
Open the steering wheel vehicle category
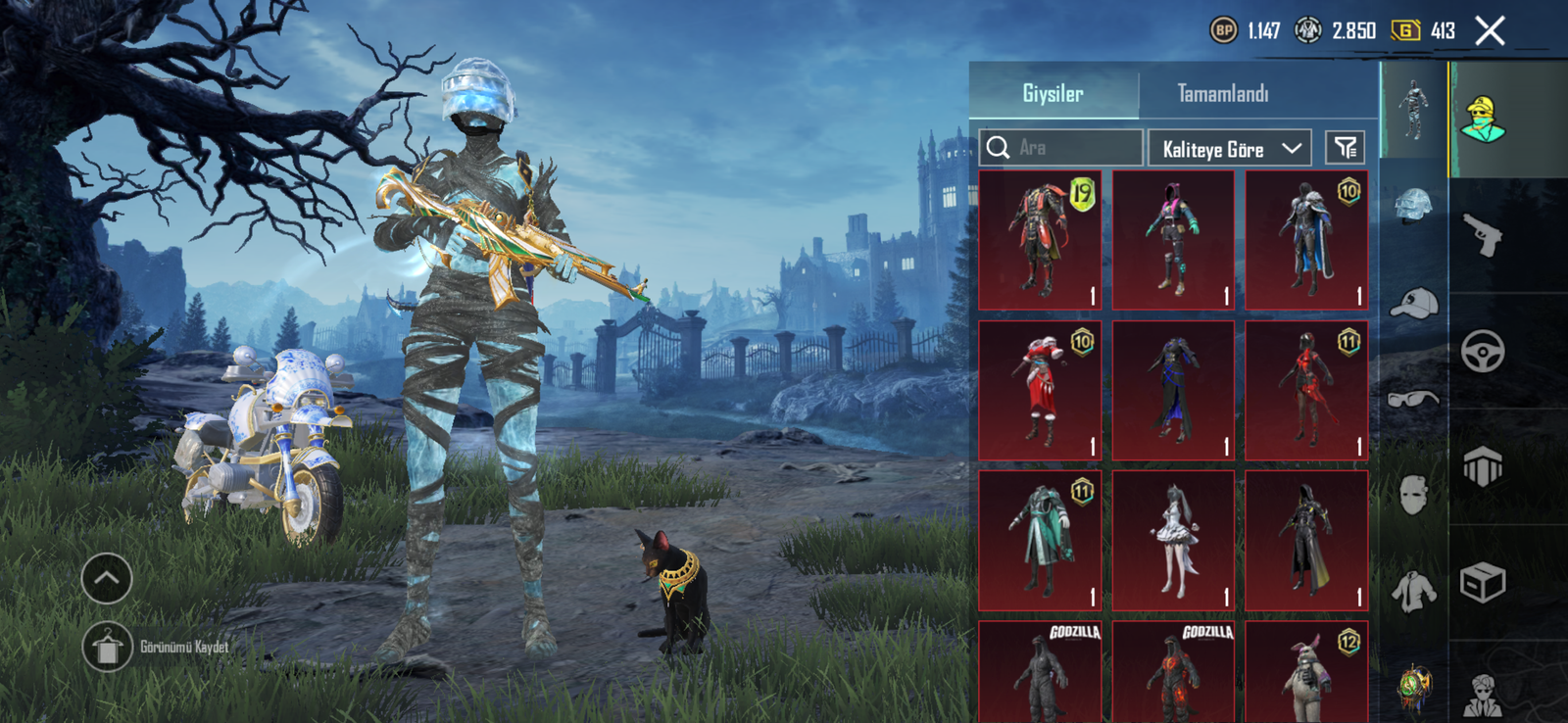[x=1483, y=351]
